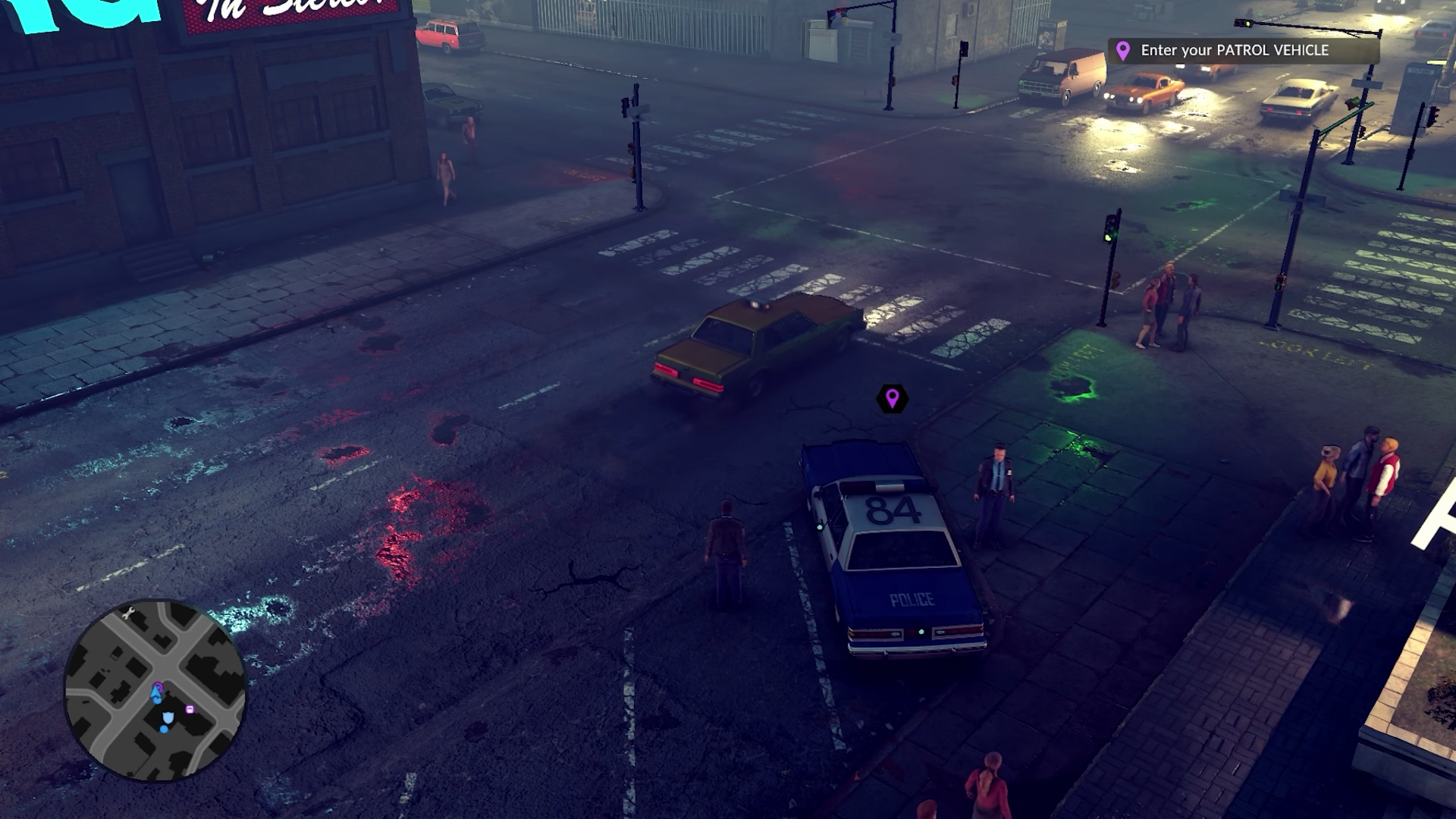Click the orange van at the top intersection
This screenshot has width=1456, height=819.
(x=1062, y=72)
